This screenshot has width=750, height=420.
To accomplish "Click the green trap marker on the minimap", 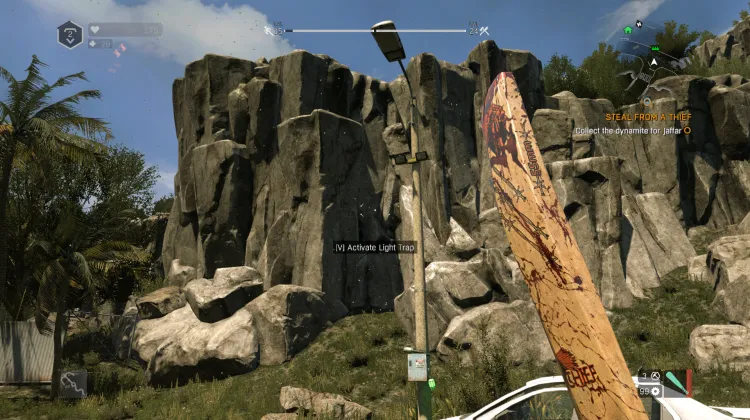I will (655, 48).
